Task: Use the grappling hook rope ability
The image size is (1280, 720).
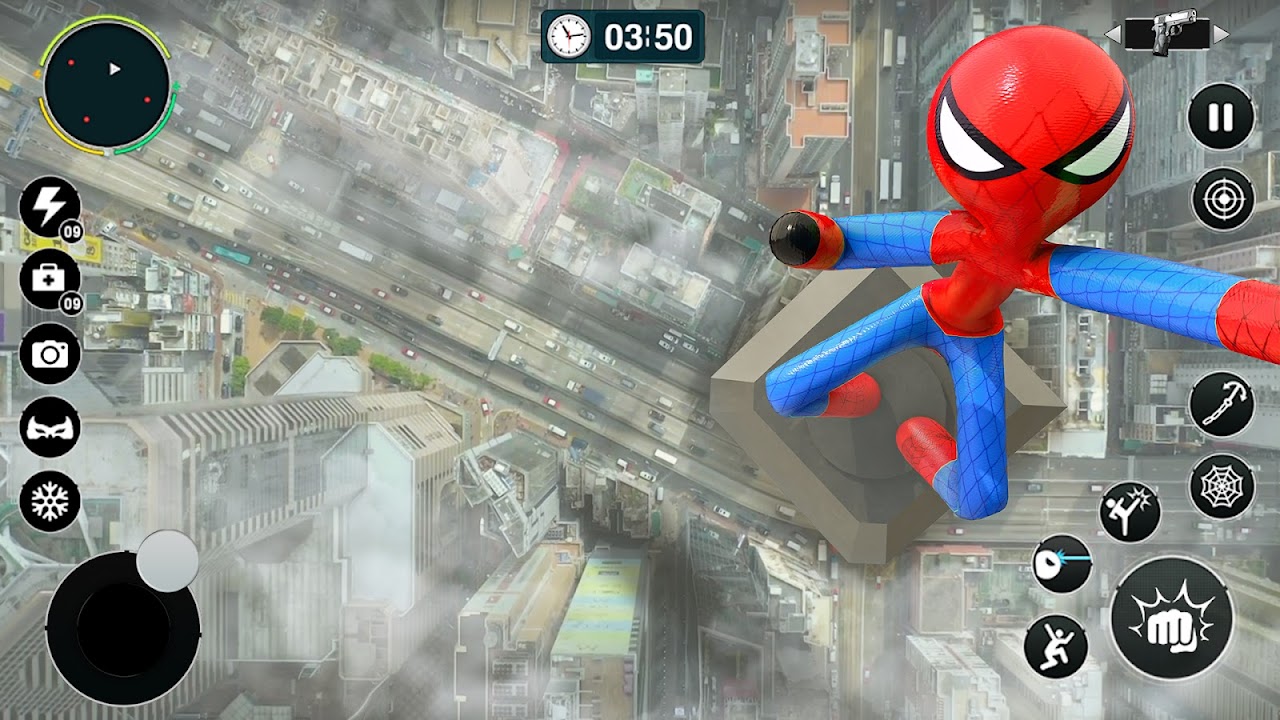Action: point(1221,404)
